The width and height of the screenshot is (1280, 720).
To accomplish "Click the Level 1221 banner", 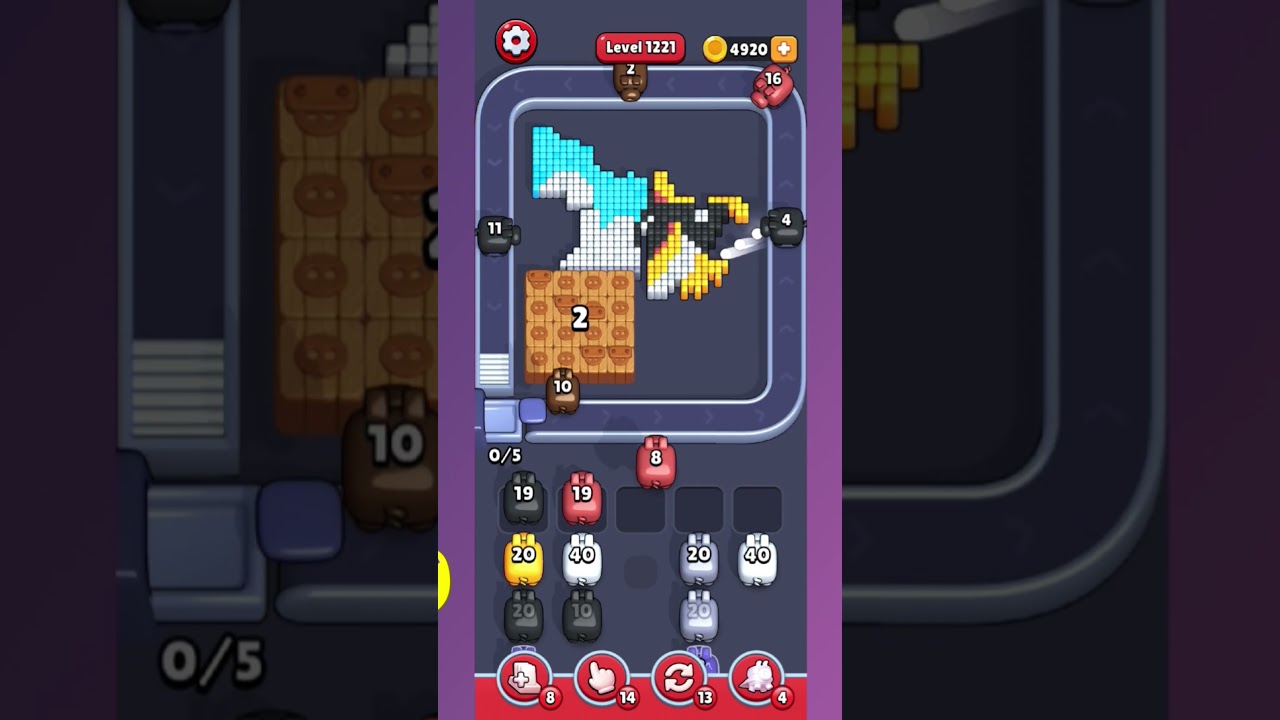I will (639, 46).
